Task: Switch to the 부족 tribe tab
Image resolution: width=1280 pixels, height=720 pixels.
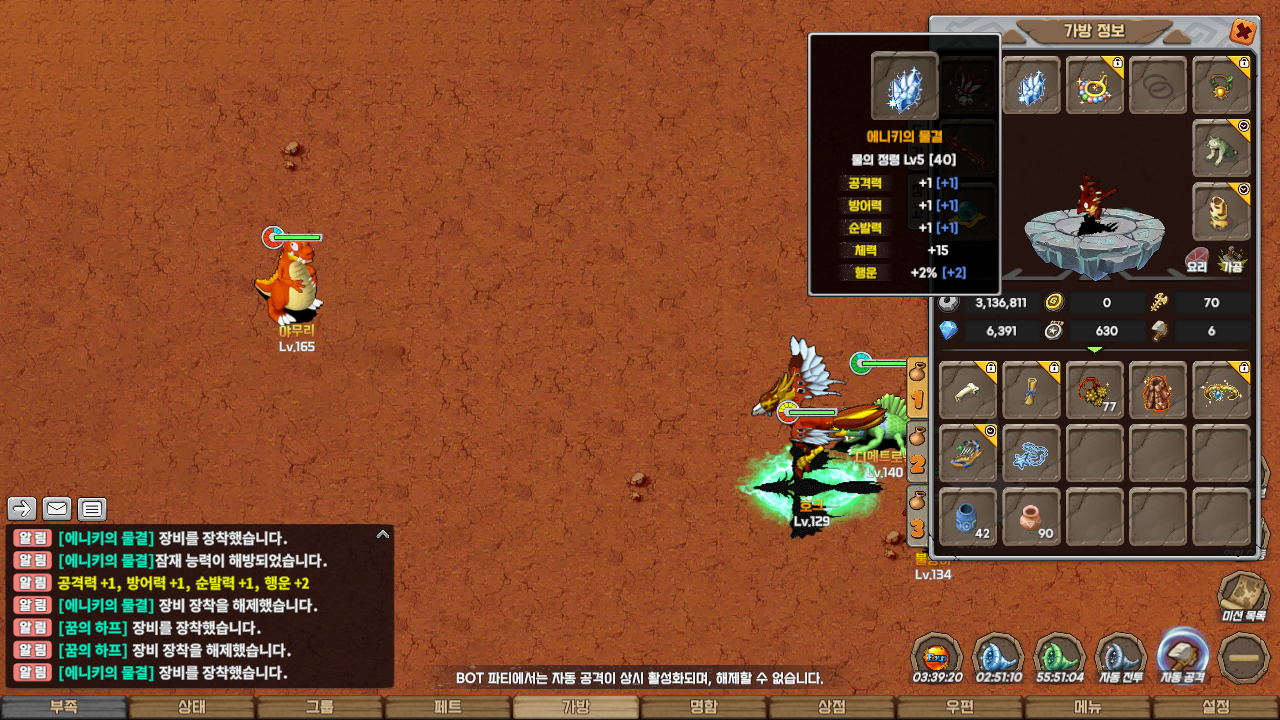Action: tap(64, 707)
